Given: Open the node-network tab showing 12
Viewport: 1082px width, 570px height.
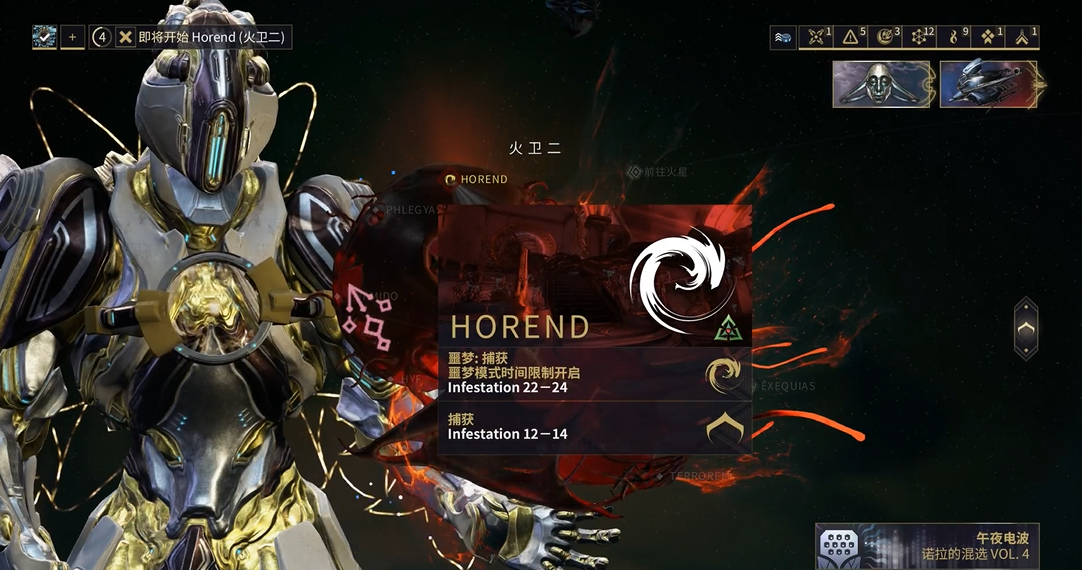Looking at the screenshot, I should 921,38.
